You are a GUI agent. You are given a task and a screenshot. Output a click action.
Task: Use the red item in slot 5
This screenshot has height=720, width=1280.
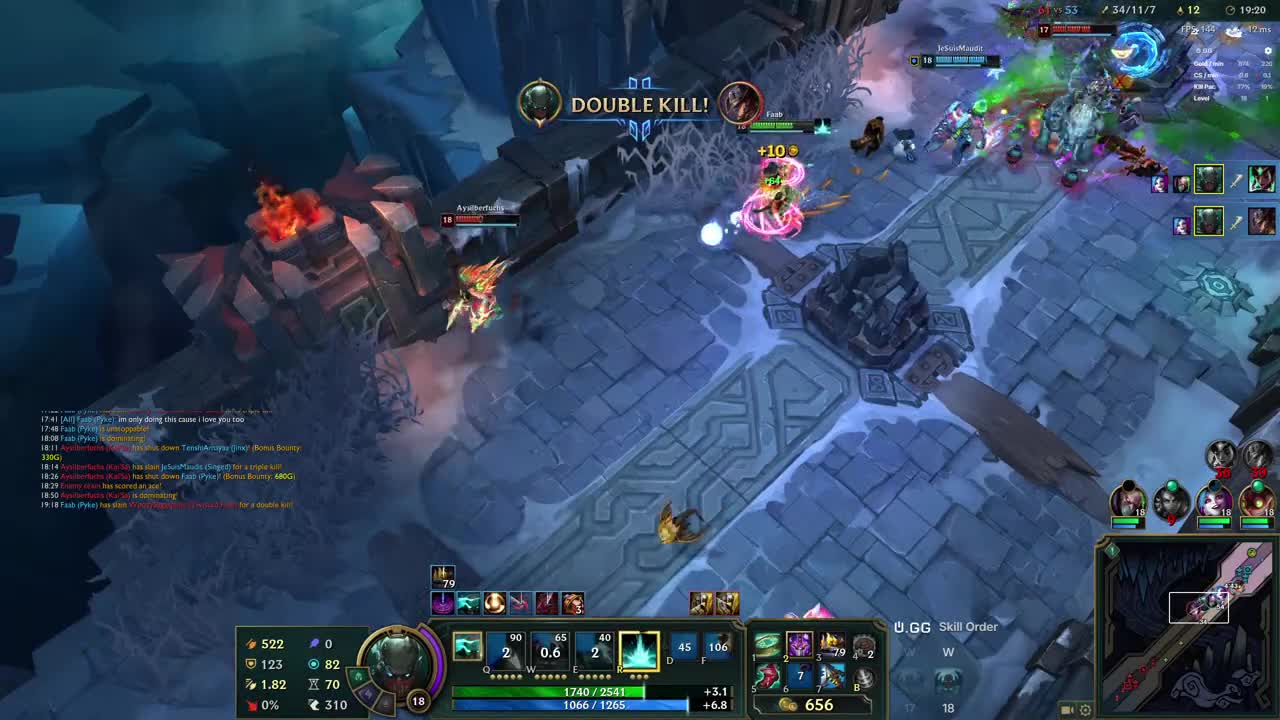click(768, 677)
